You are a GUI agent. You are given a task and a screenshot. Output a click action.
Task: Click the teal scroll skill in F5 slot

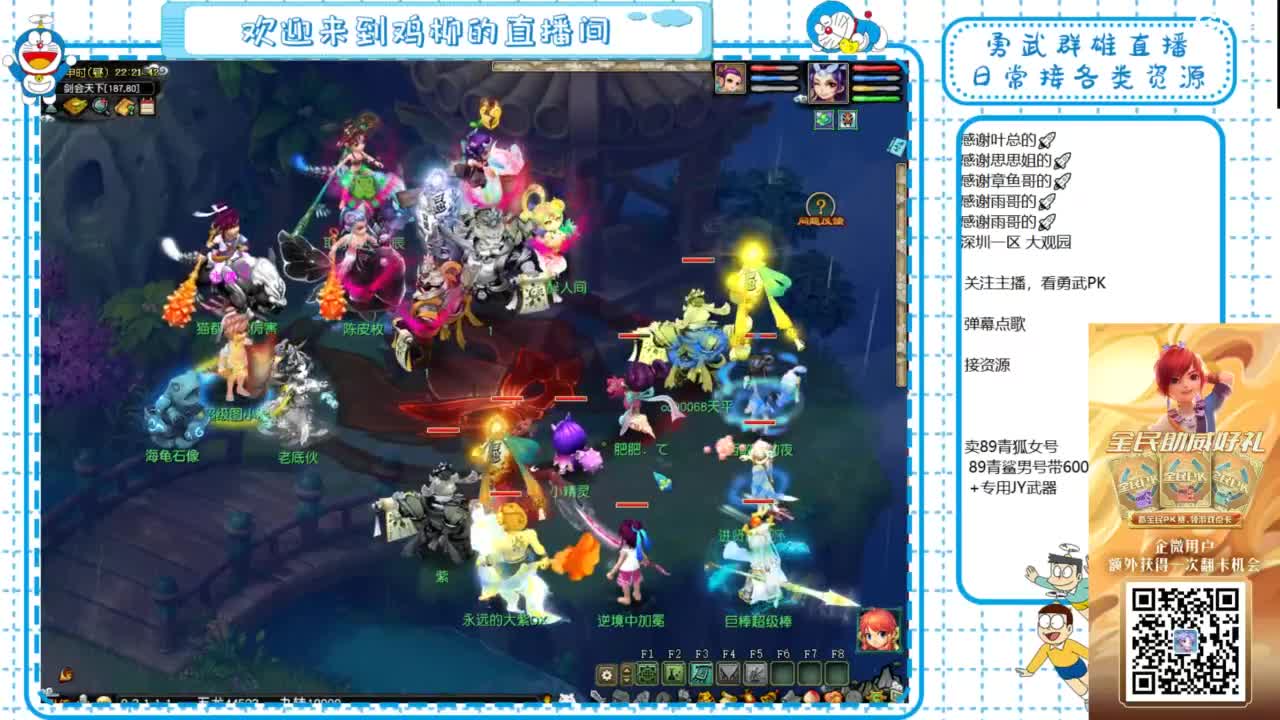click(x=700, y=675)
